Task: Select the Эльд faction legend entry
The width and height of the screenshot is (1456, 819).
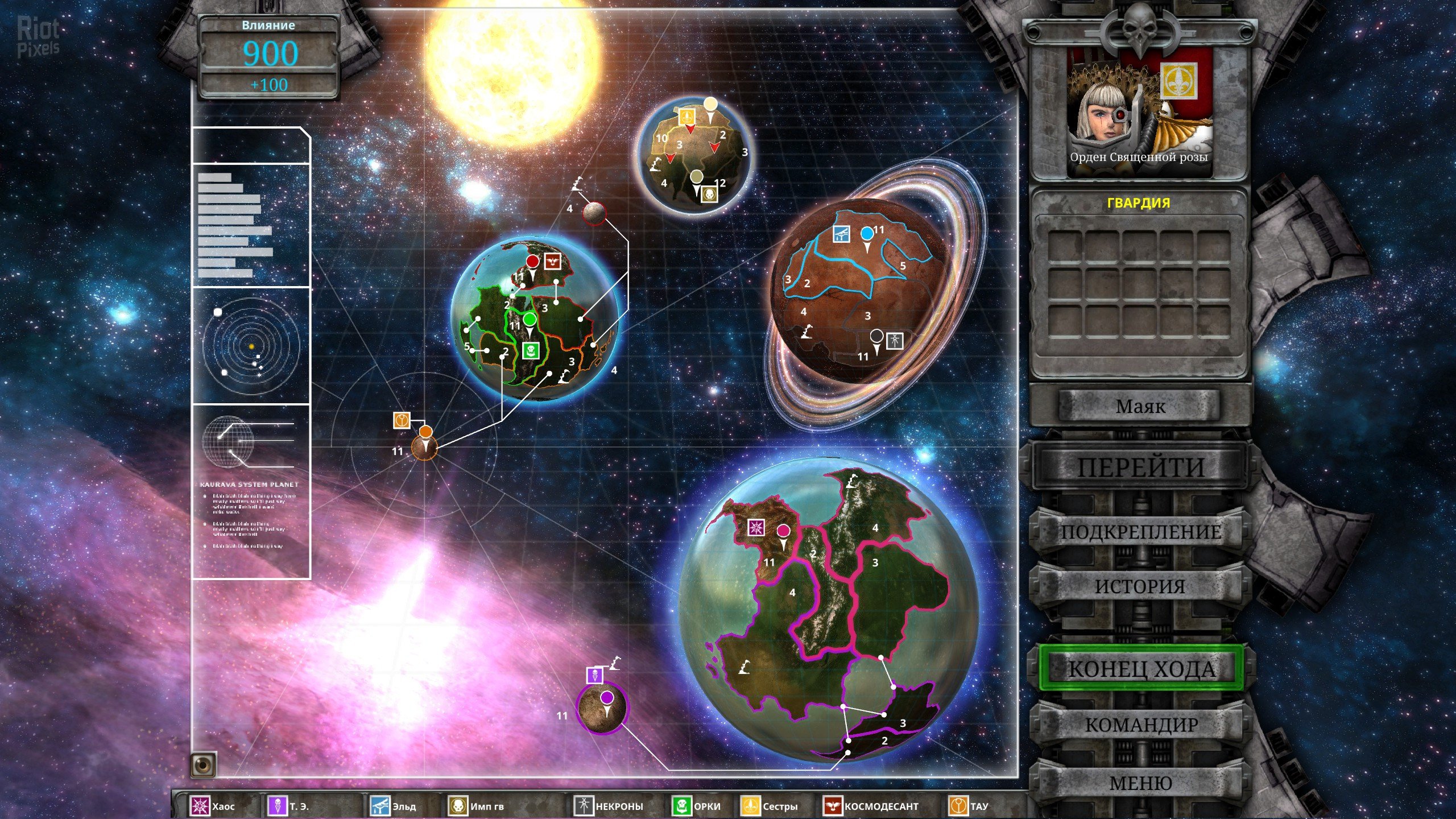Action: tap(394, 806)
